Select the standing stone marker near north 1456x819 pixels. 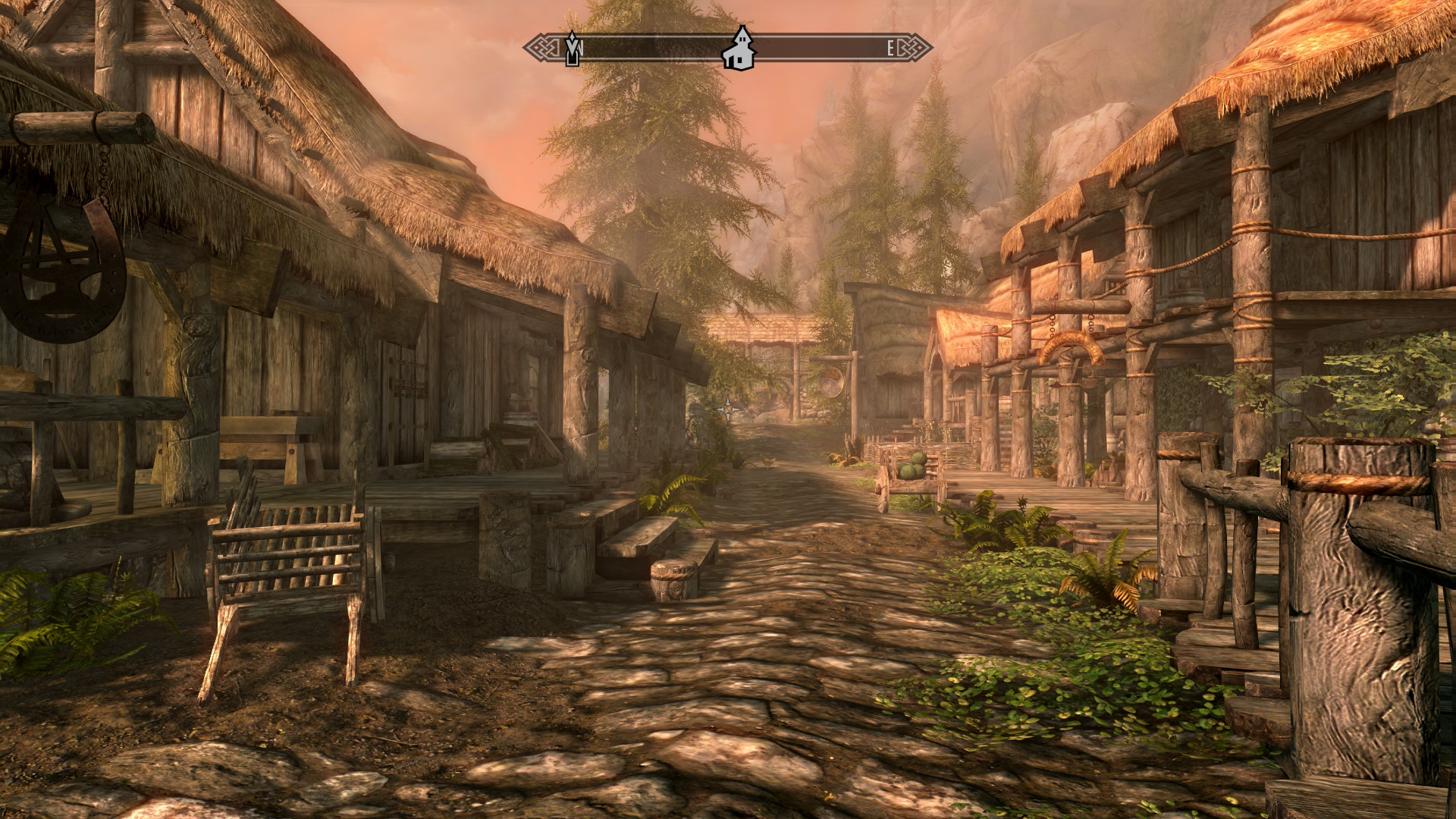[573, 49]
